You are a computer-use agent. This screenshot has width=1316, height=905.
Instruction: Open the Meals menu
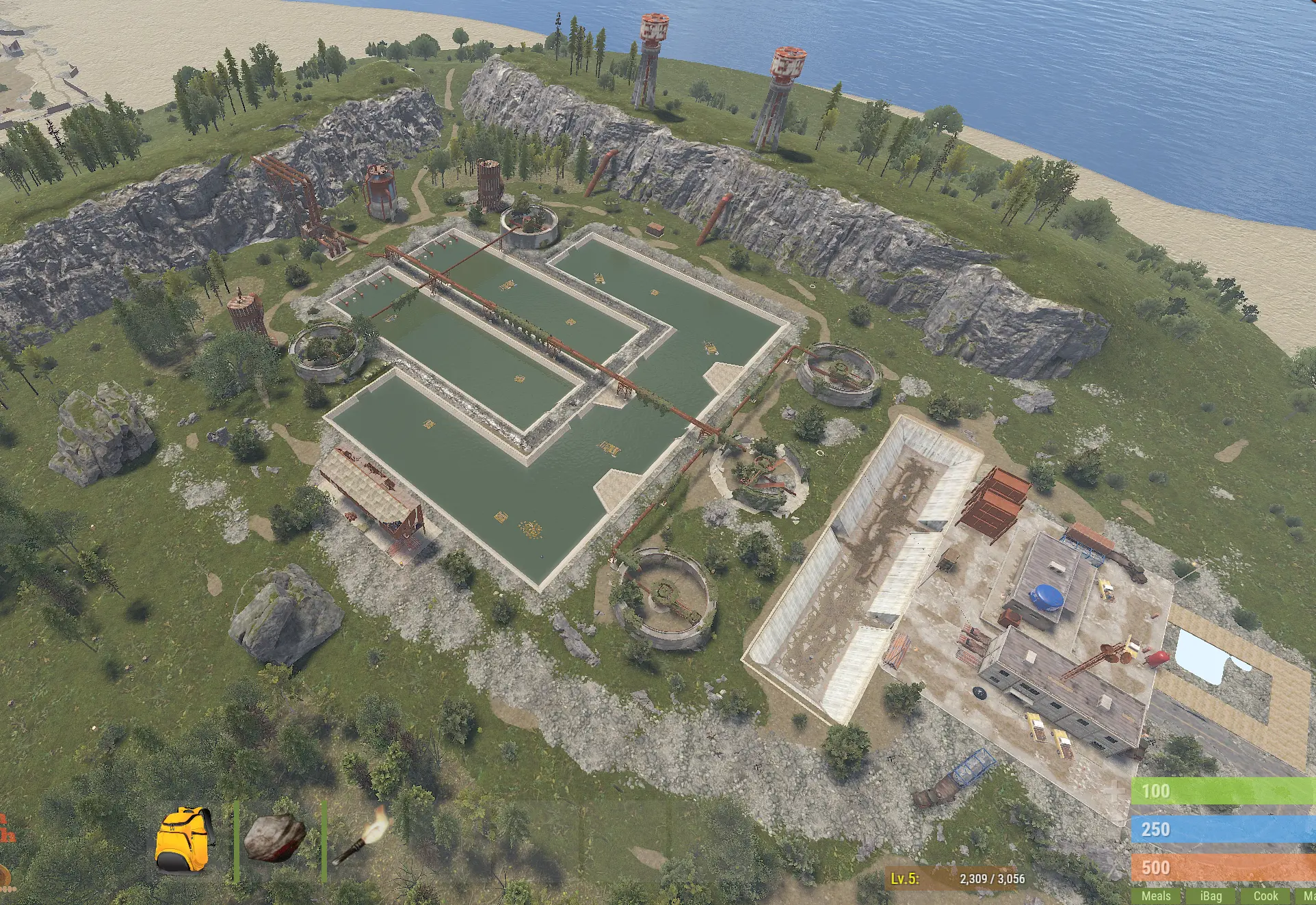[1155, 895]
